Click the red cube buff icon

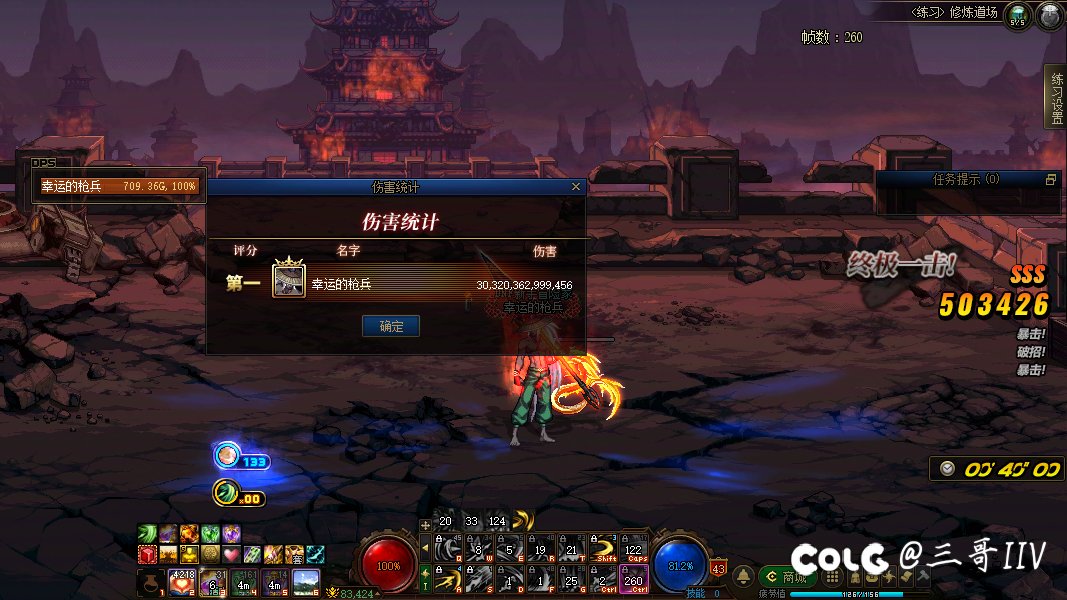(147, 554)
